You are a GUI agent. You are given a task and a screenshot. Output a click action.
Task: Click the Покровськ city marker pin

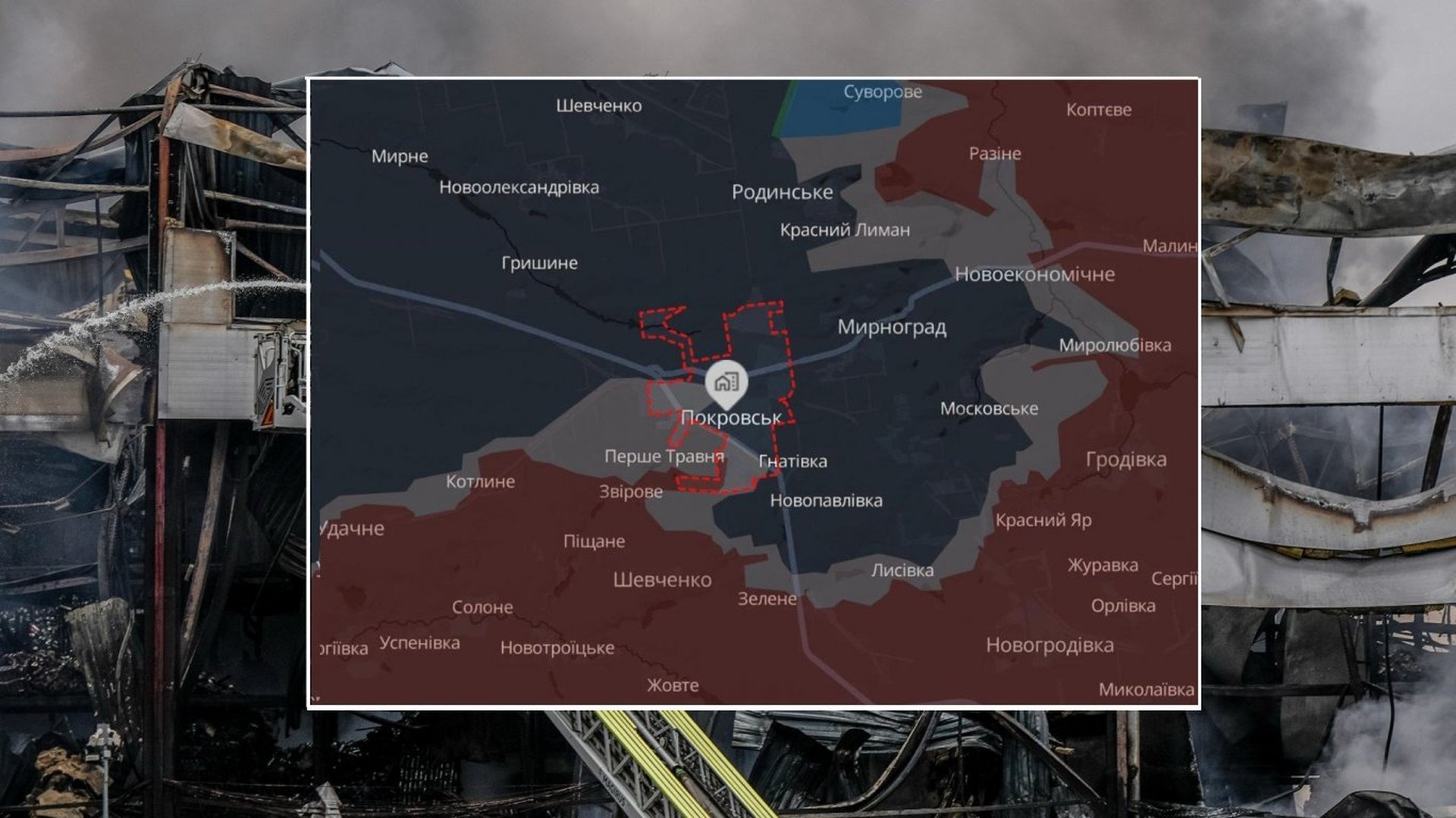pos(726,383)
